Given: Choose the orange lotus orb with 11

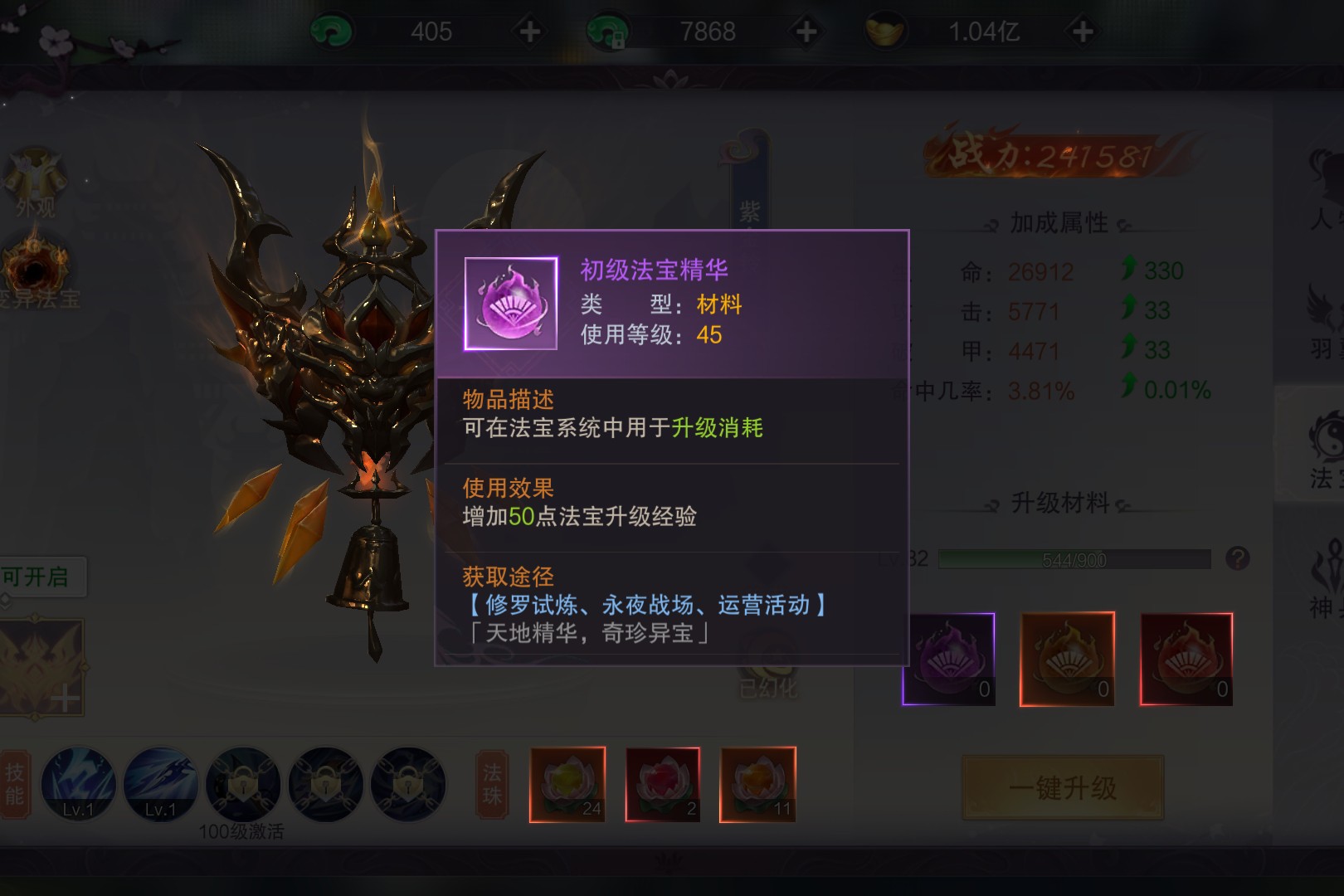Looking at the screenshot, I should (758, 785).
